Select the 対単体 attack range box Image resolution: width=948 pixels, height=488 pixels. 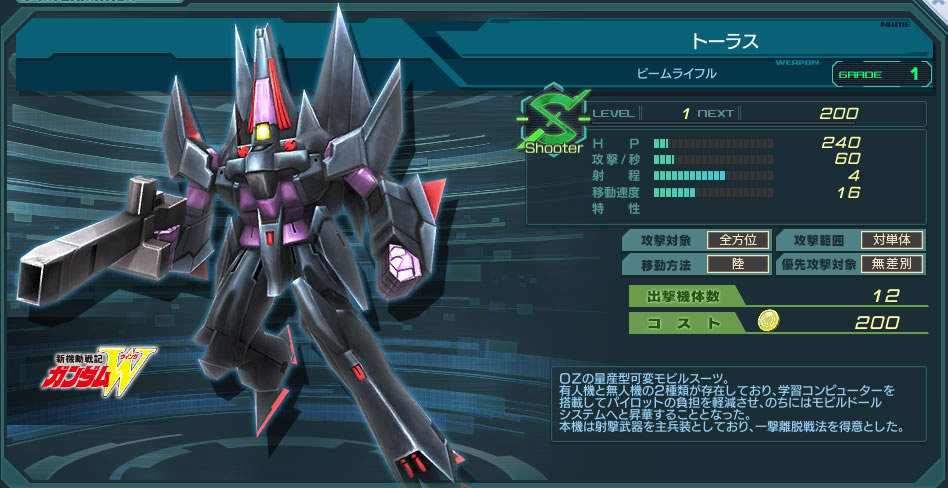[x=892, y=240]
